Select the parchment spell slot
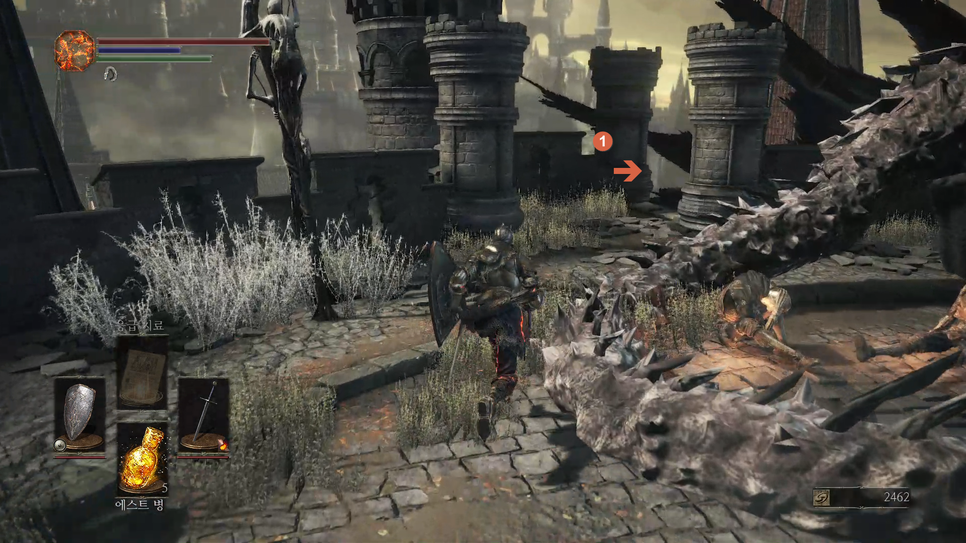The height and width of the screenshot is (543, 966). [142, 371]
